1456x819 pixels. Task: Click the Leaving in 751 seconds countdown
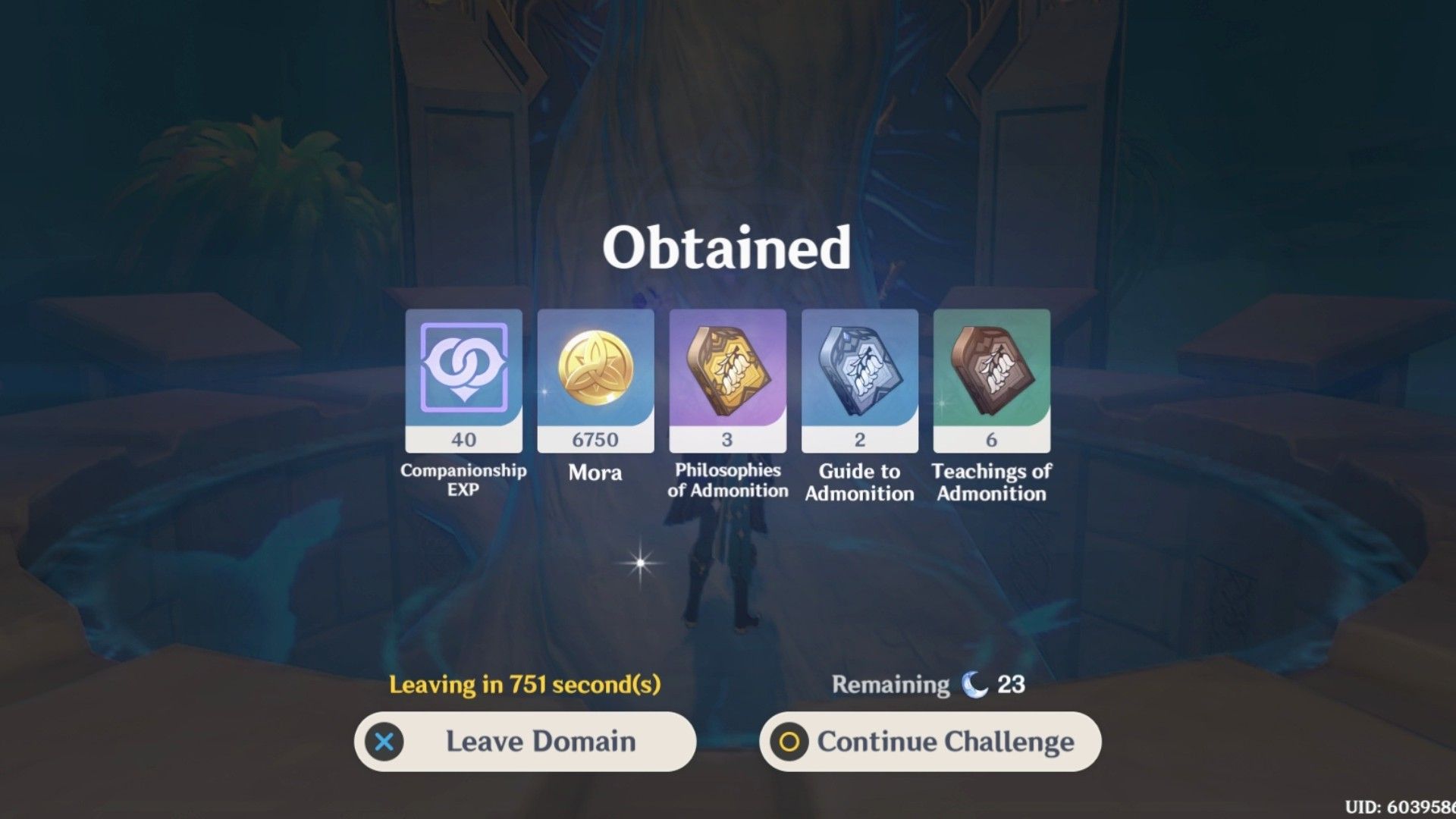pos(525,685)
